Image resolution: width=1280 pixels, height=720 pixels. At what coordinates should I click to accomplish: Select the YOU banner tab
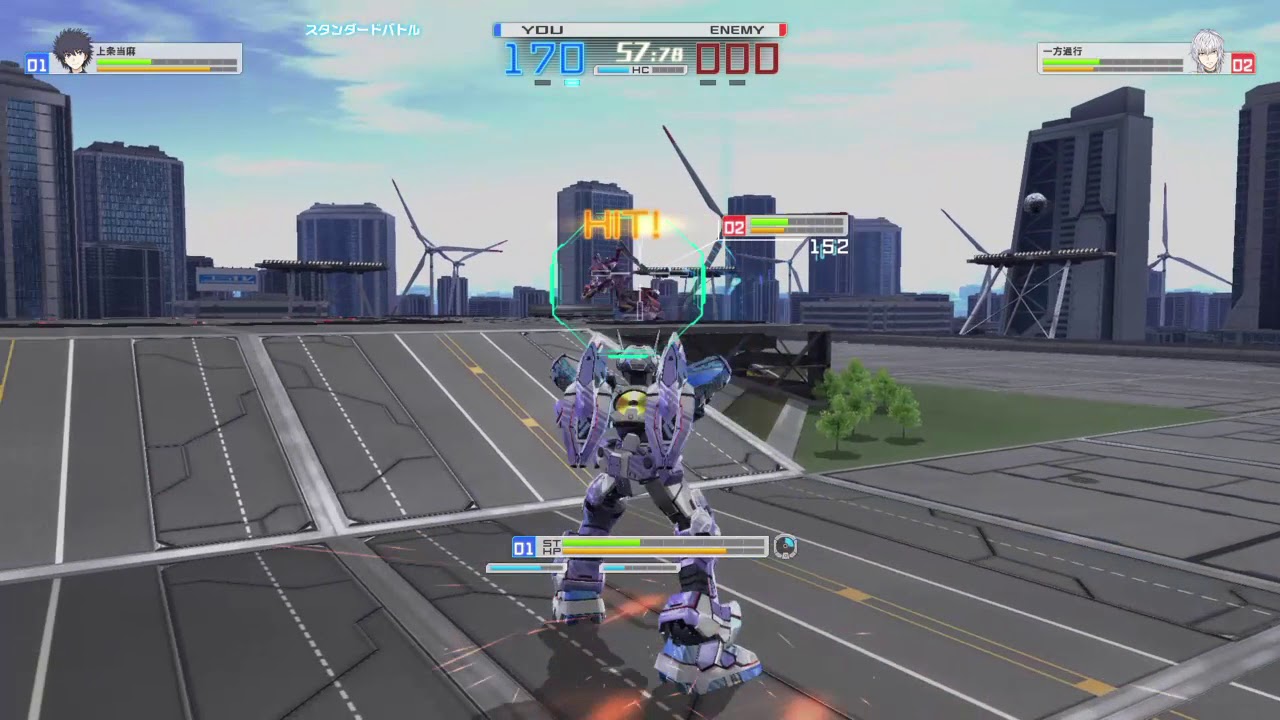541,30
